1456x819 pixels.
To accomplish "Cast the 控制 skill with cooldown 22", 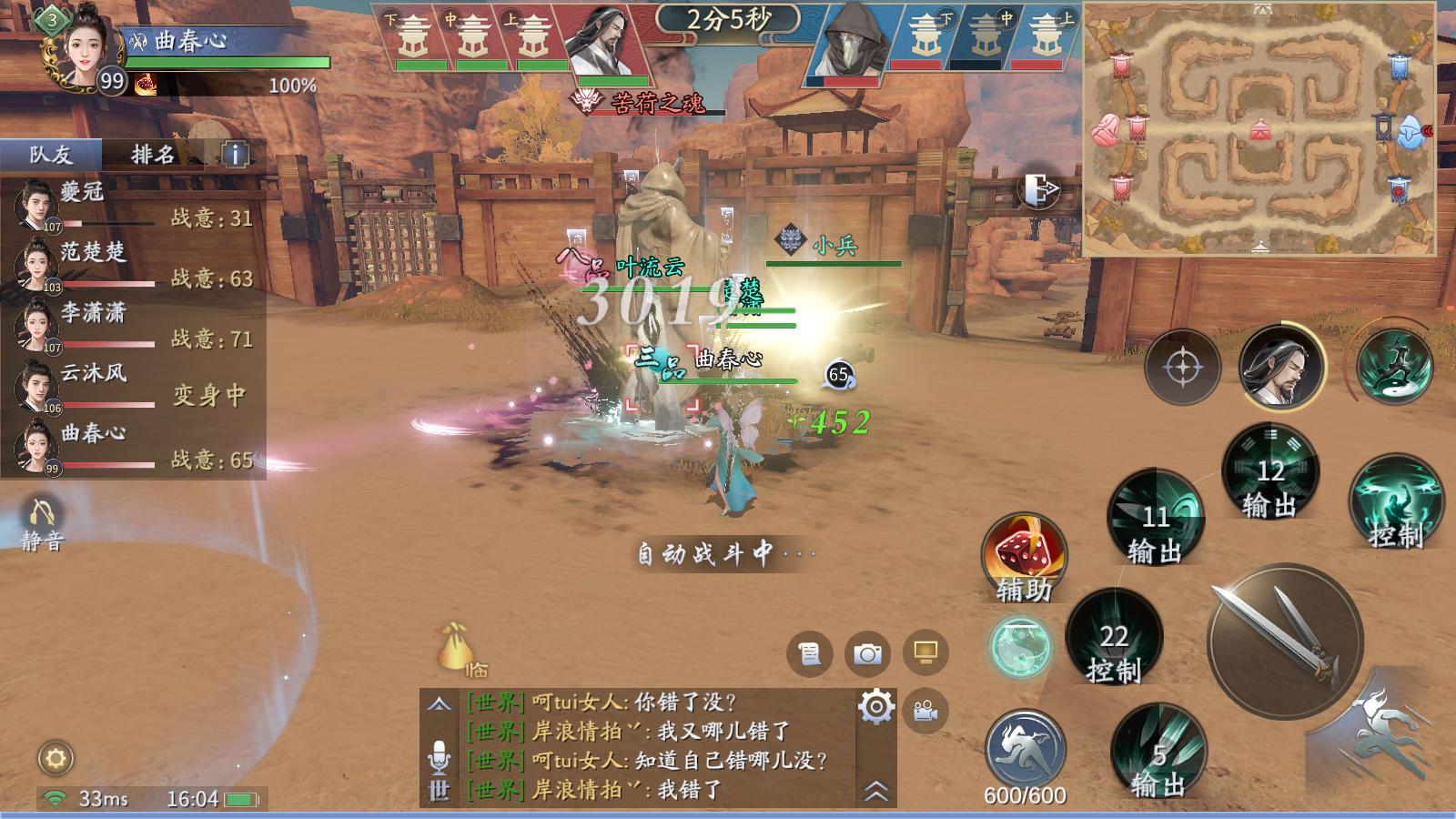I will click(x=1114, y=638).
